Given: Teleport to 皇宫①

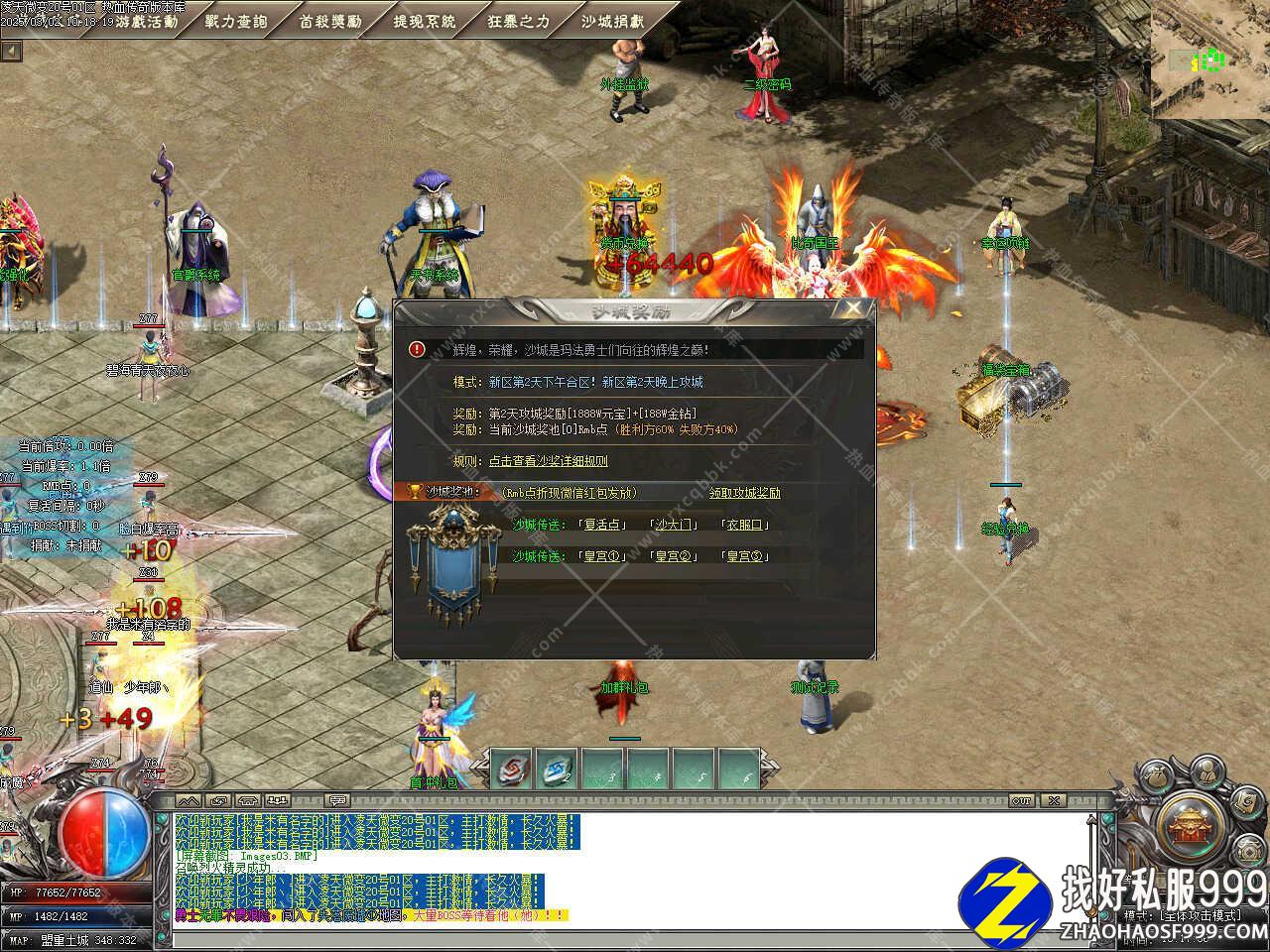Looking at the screenshot, I should pos(601,556).
